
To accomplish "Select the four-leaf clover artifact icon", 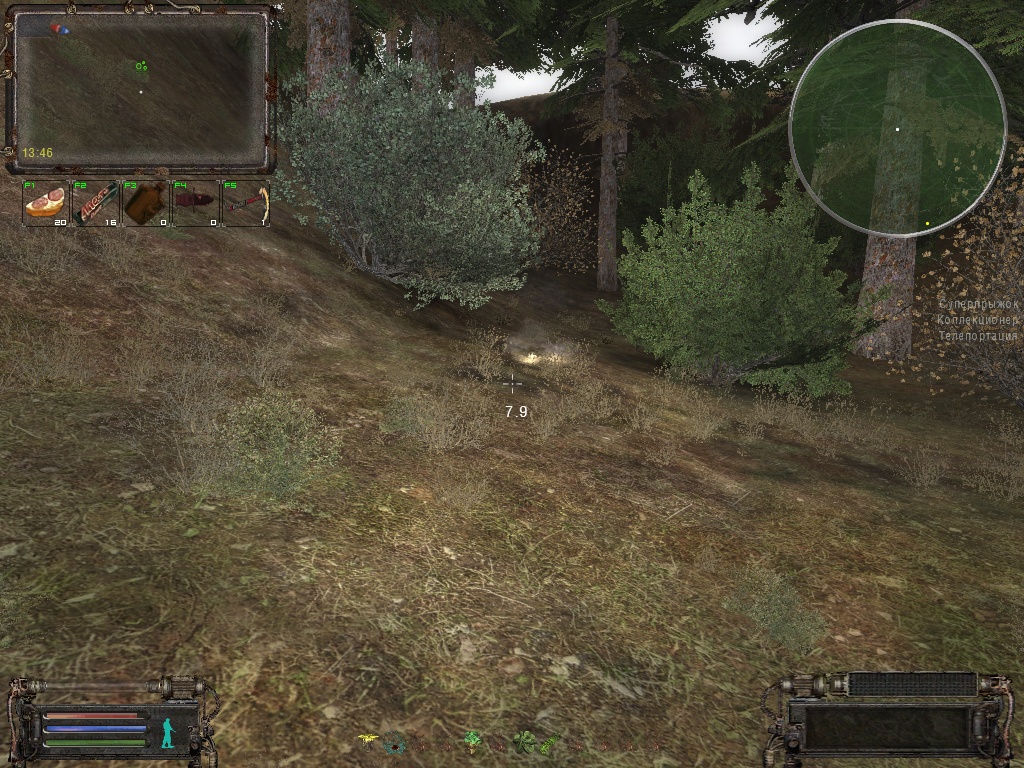I will coord(523,742).
